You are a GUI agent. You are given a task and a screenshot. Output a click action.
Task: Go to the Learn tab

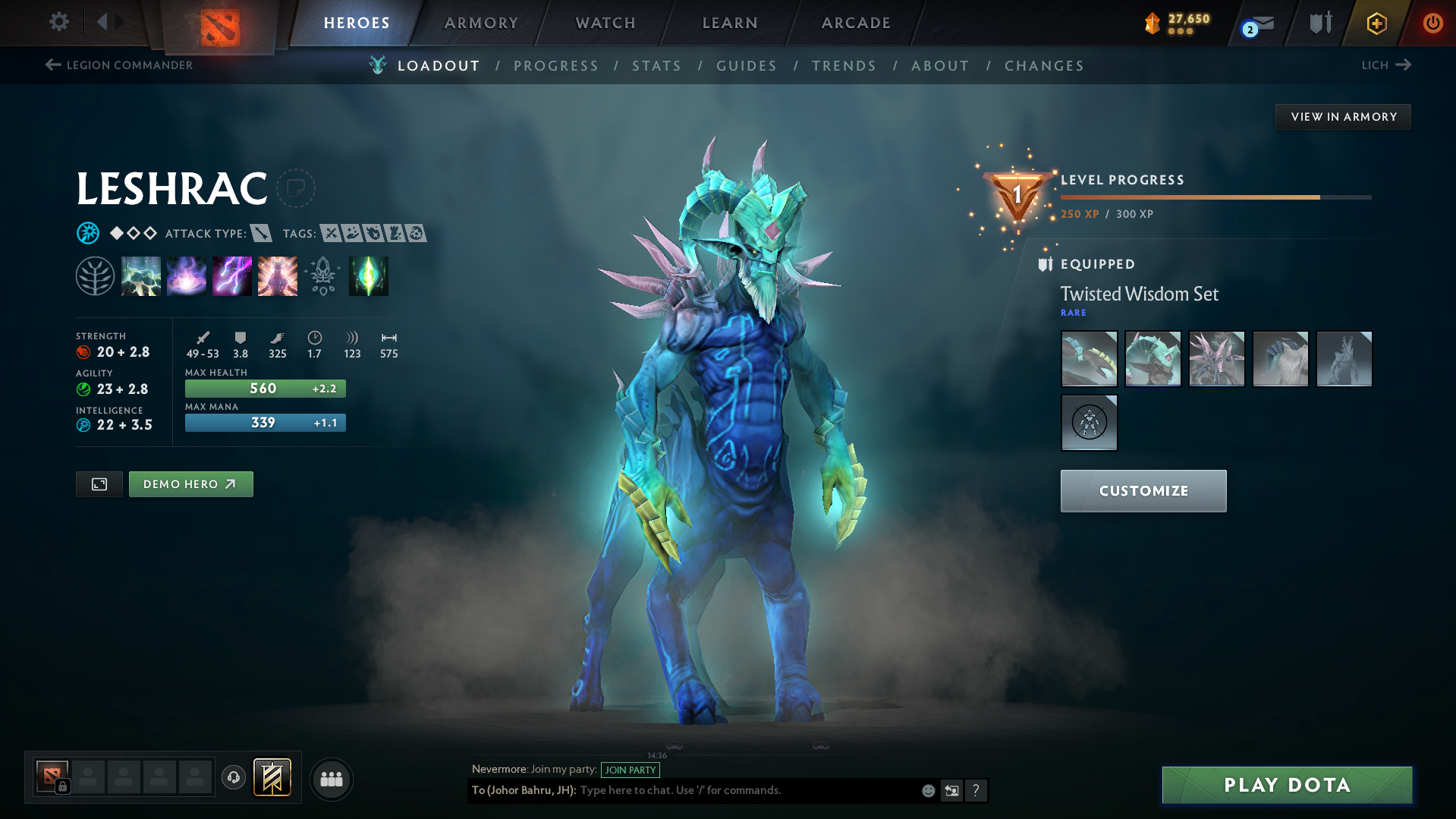pos(730,23)
